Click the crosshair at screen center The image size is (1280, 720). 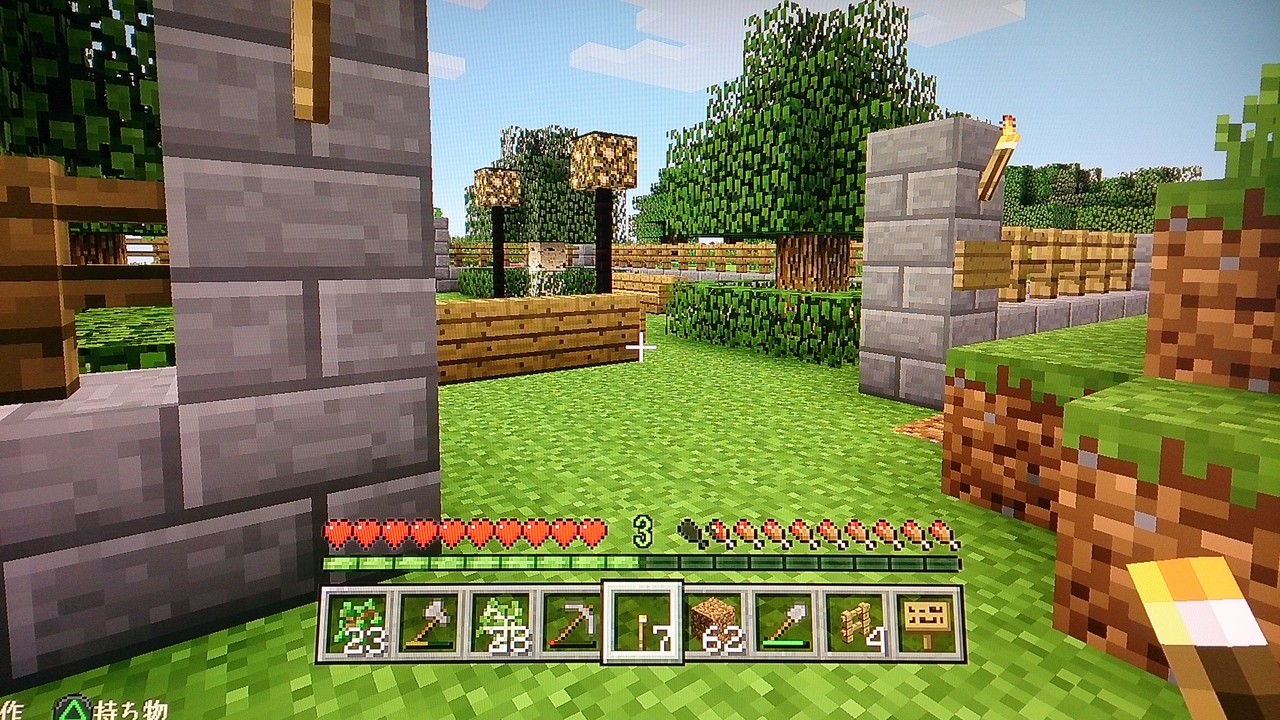[x=640, y=345]
